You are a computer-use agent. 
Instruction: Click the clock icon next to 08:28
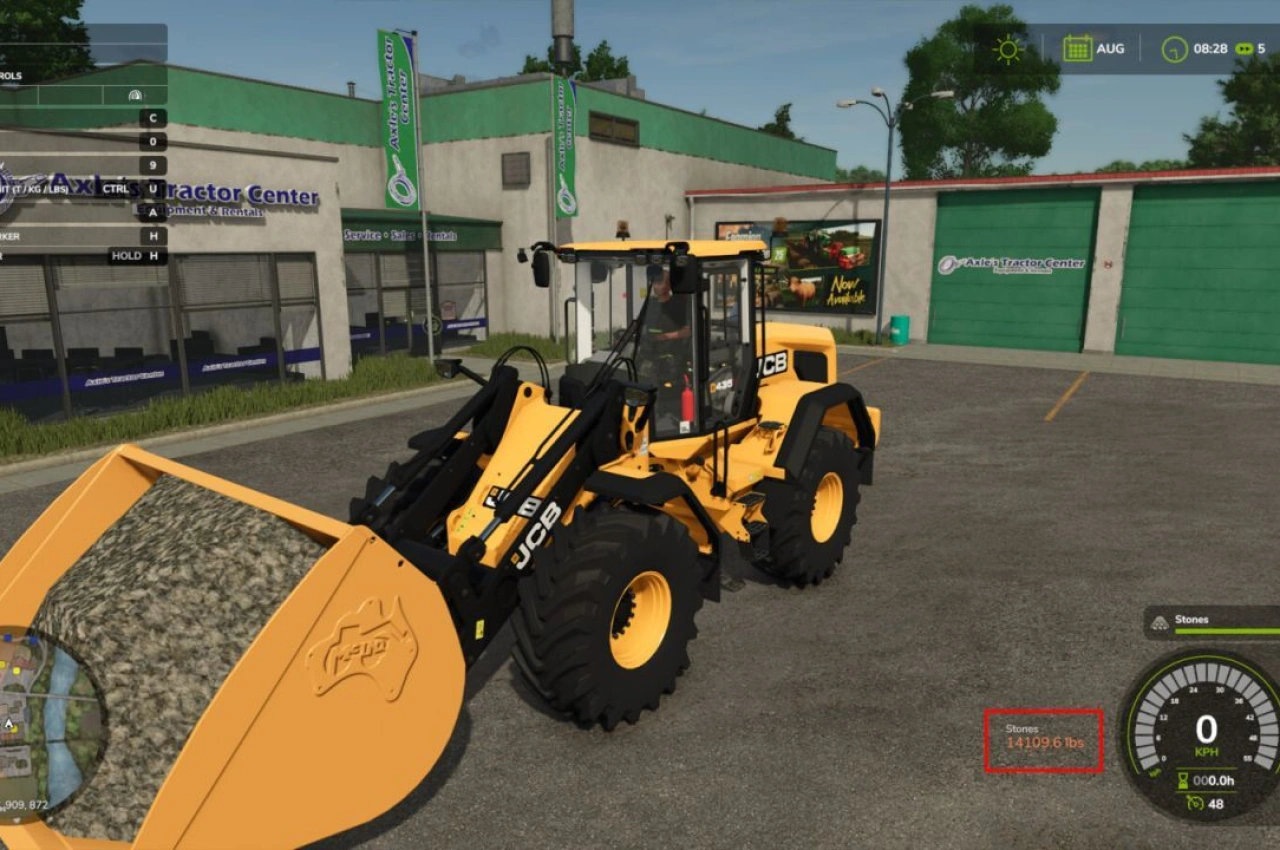[x=1174, y=48]
